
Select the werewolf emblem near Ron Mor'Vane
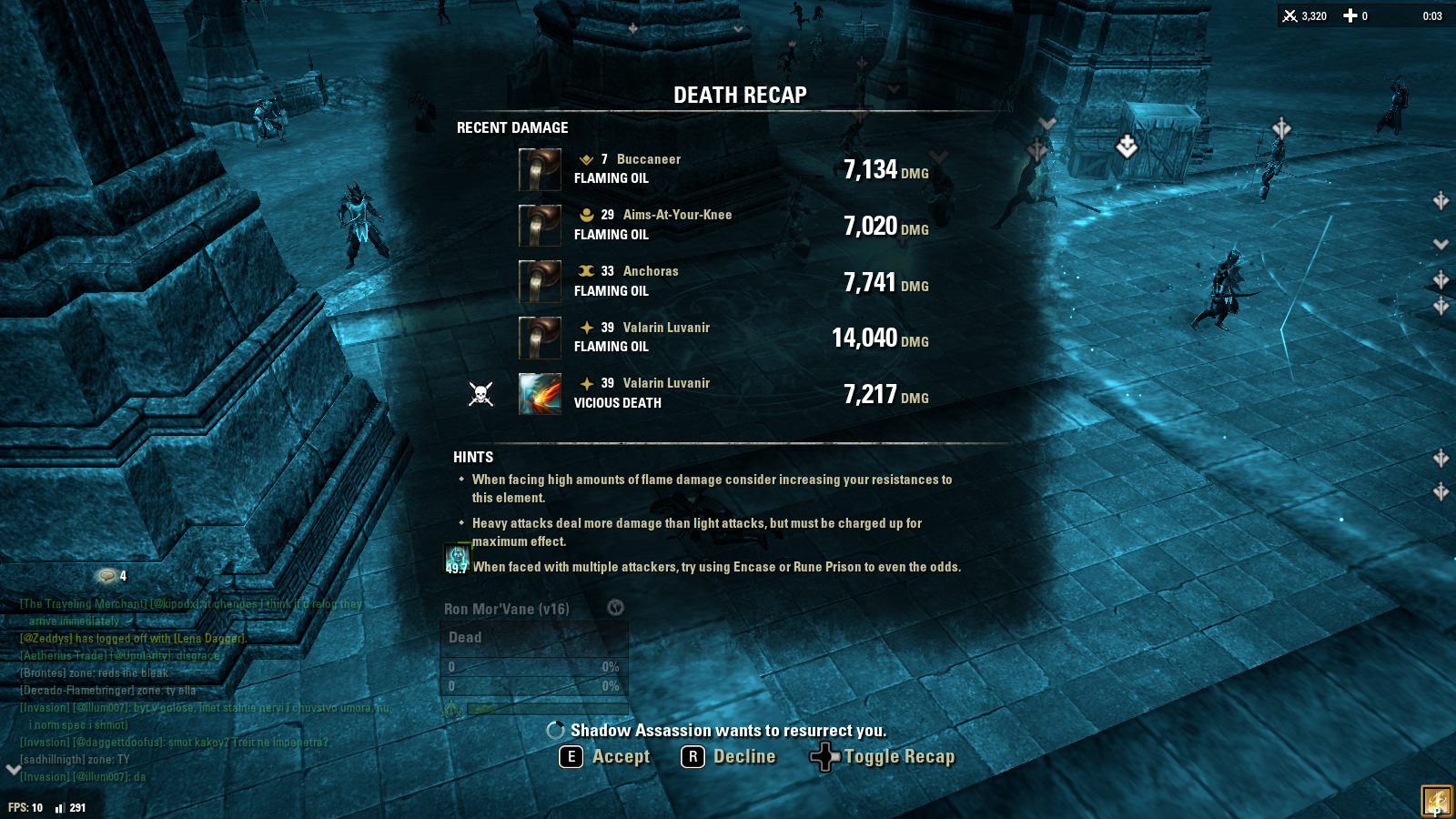pyautogui.click(x=614, y=608)
